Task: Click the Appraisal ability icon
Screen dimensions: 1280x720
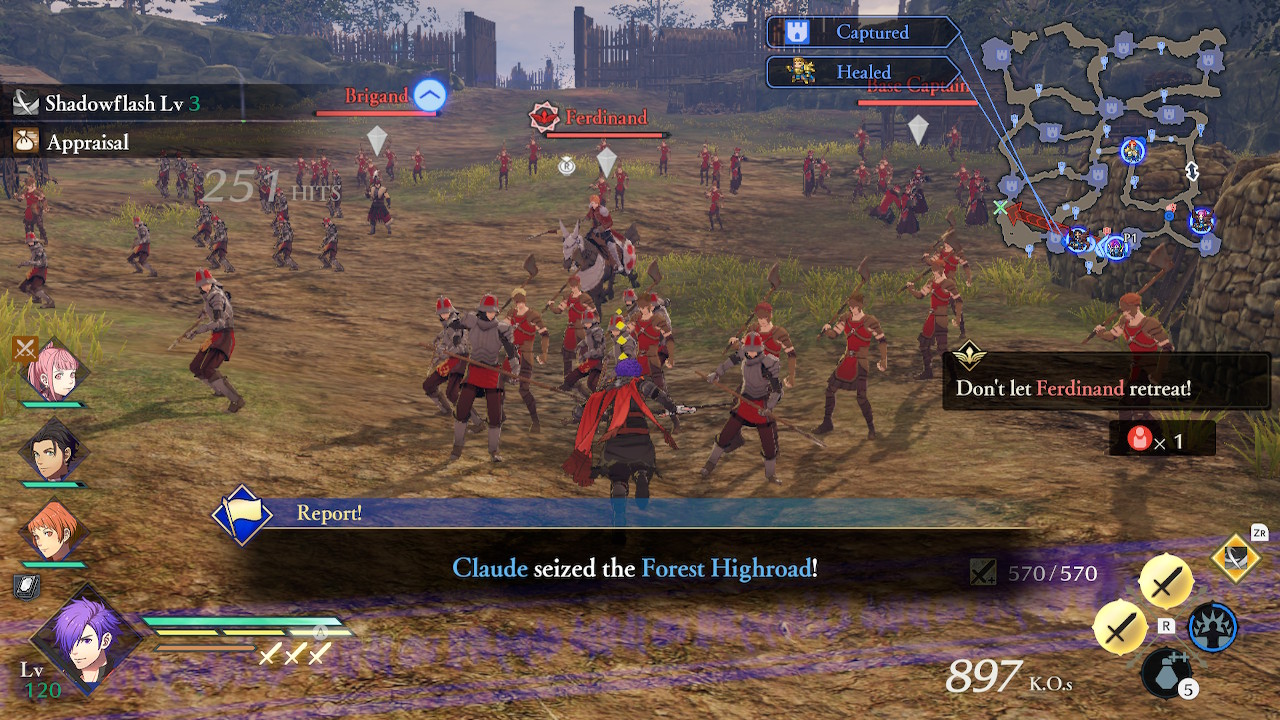Action: point(27,141)
